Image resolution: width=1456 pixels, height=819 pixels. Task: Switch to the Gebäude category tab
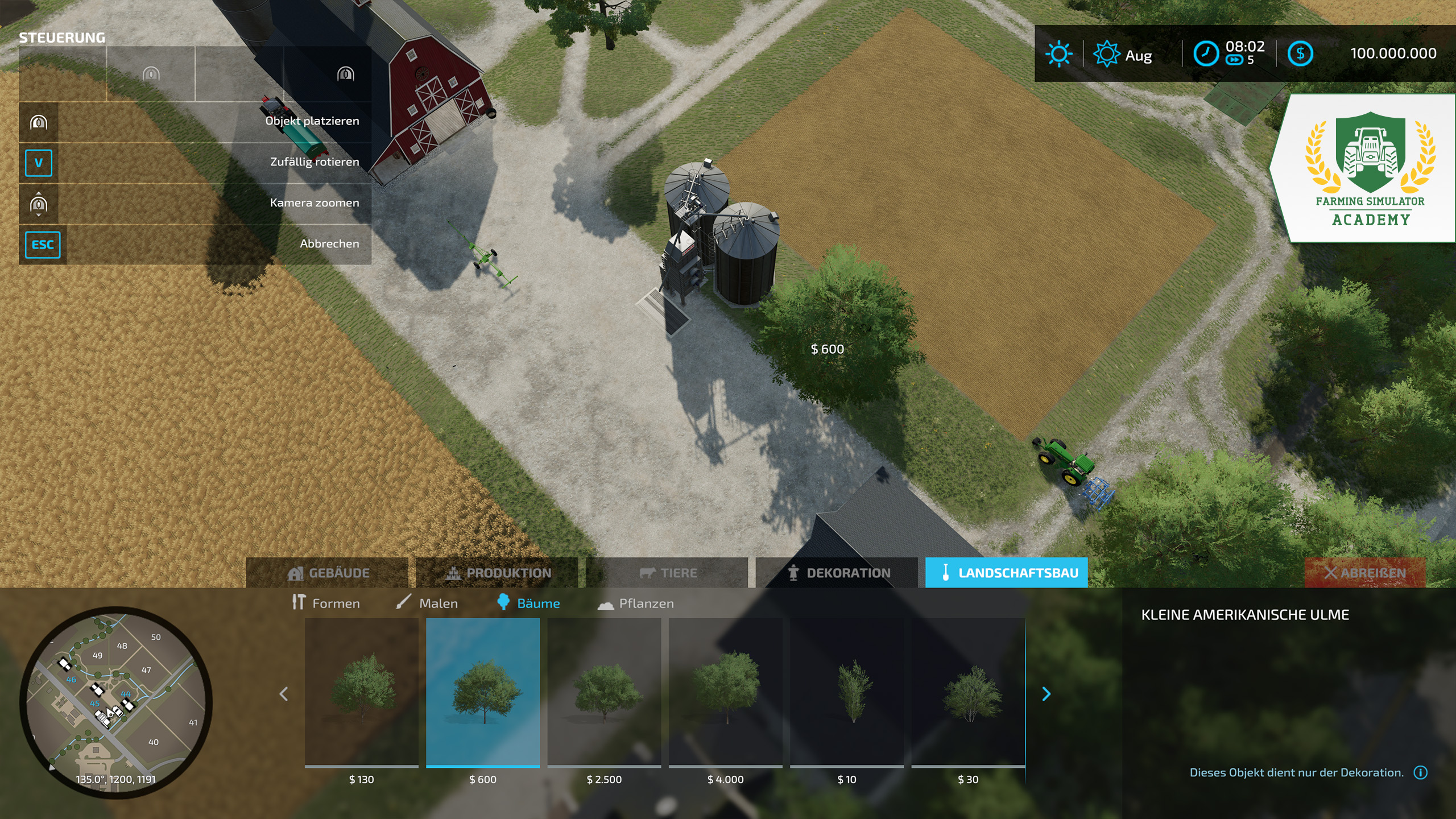[x=328, y=573]
